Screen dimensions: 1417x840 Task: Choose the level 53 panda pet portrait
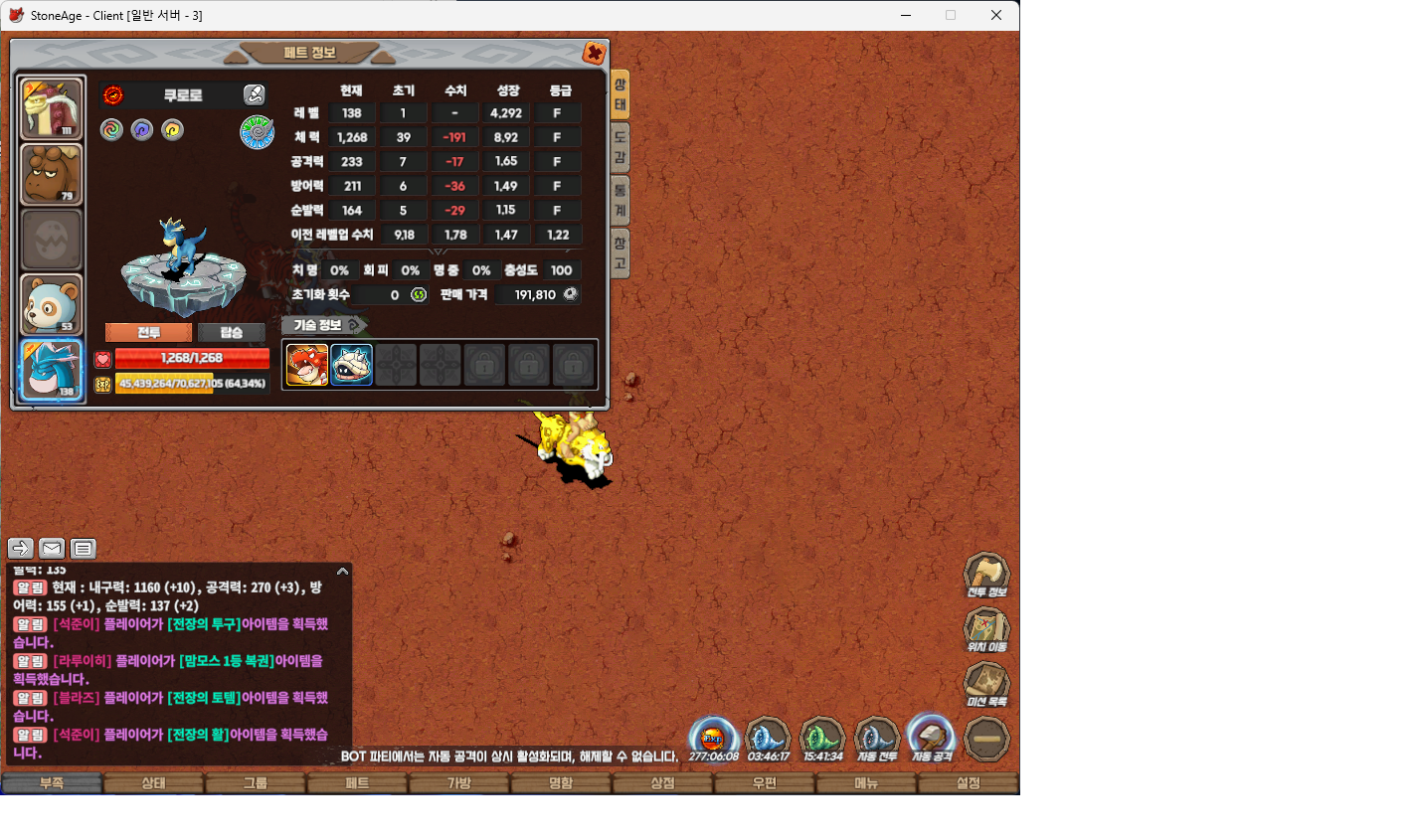(x=52, y=304)
